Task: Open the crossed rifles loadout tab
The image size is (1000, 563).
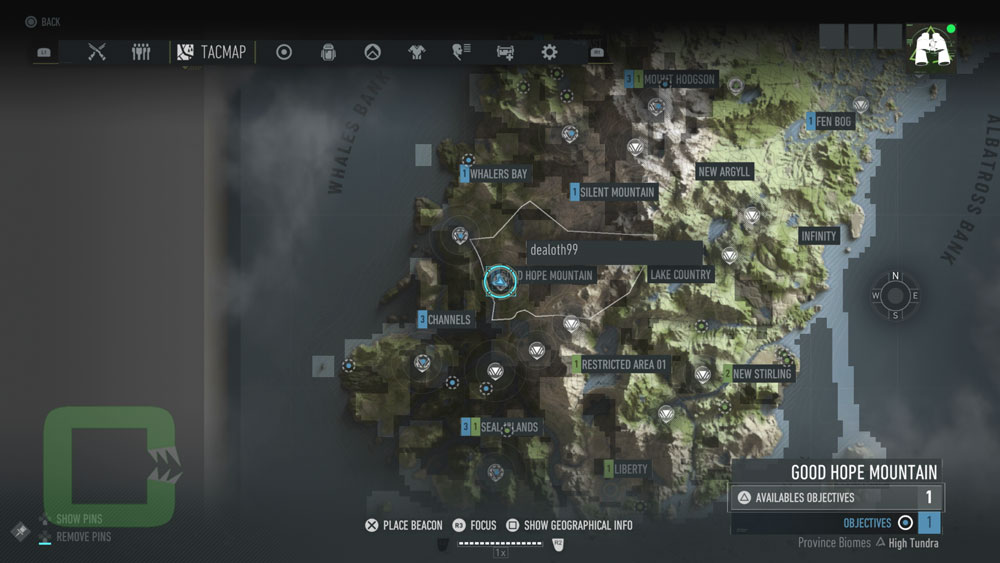Action: coord(97,52)
